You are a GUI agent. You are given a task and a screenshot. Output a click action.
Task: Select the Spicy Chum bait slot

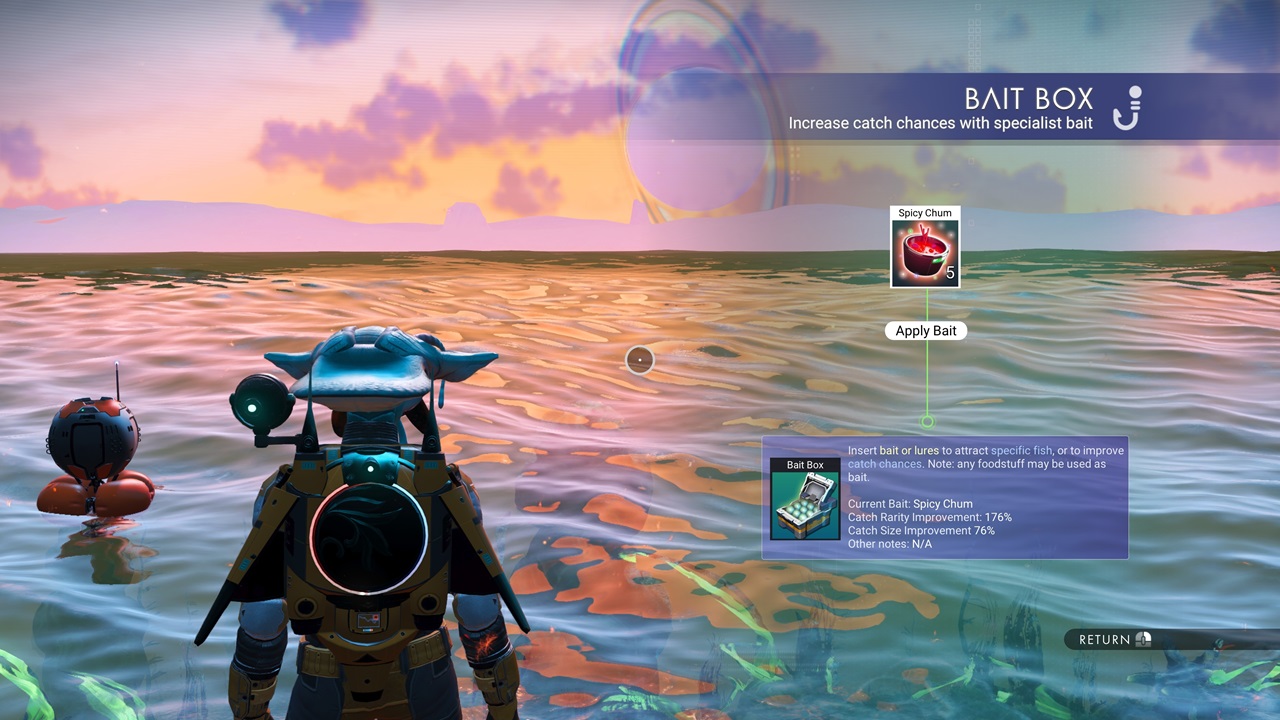tap(925, 253)
